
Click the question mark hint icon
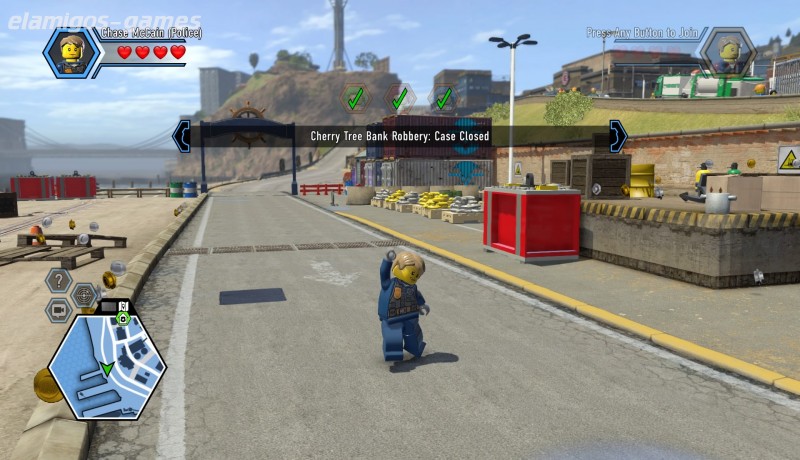pyautogui.click(x=57, y=281)
